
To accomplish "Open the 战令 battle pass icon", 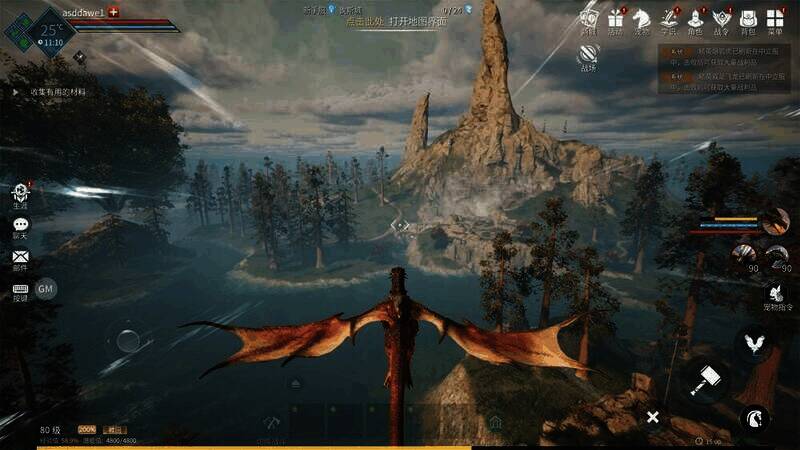I will pyautogui.click(x=721, y=19).
